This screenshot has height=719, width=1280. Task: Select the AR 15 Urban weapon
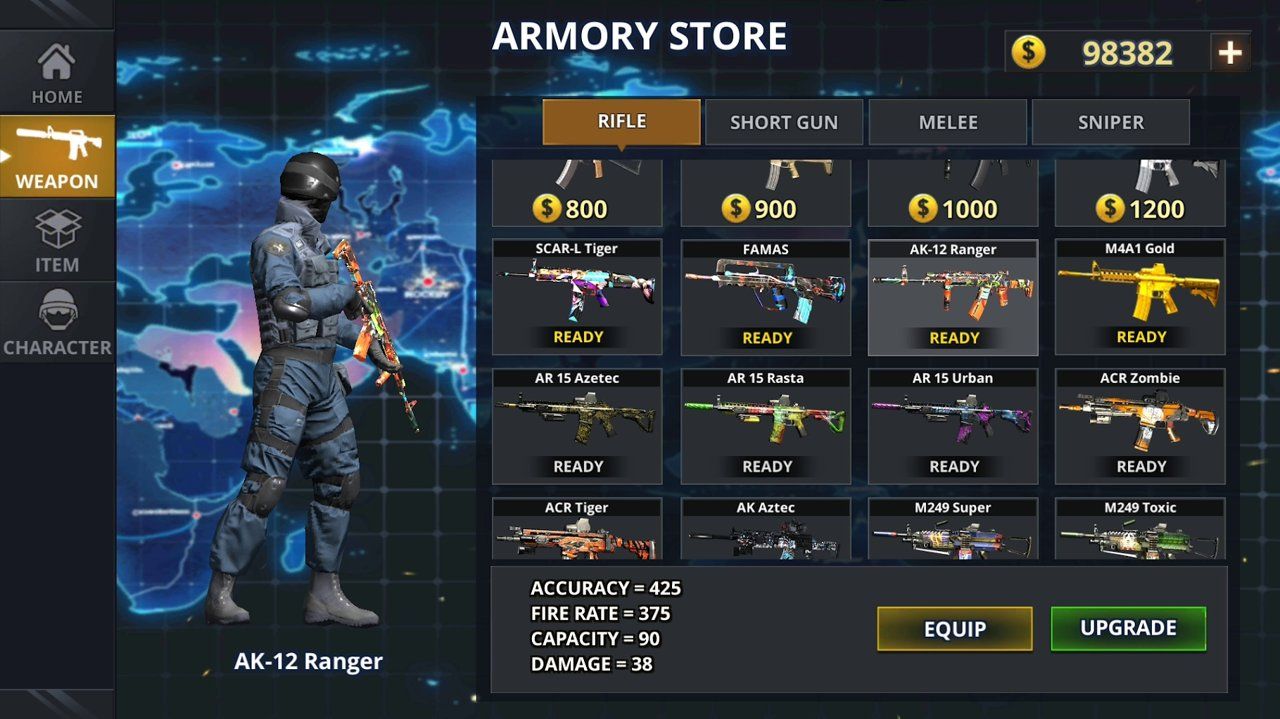(953, 426)
